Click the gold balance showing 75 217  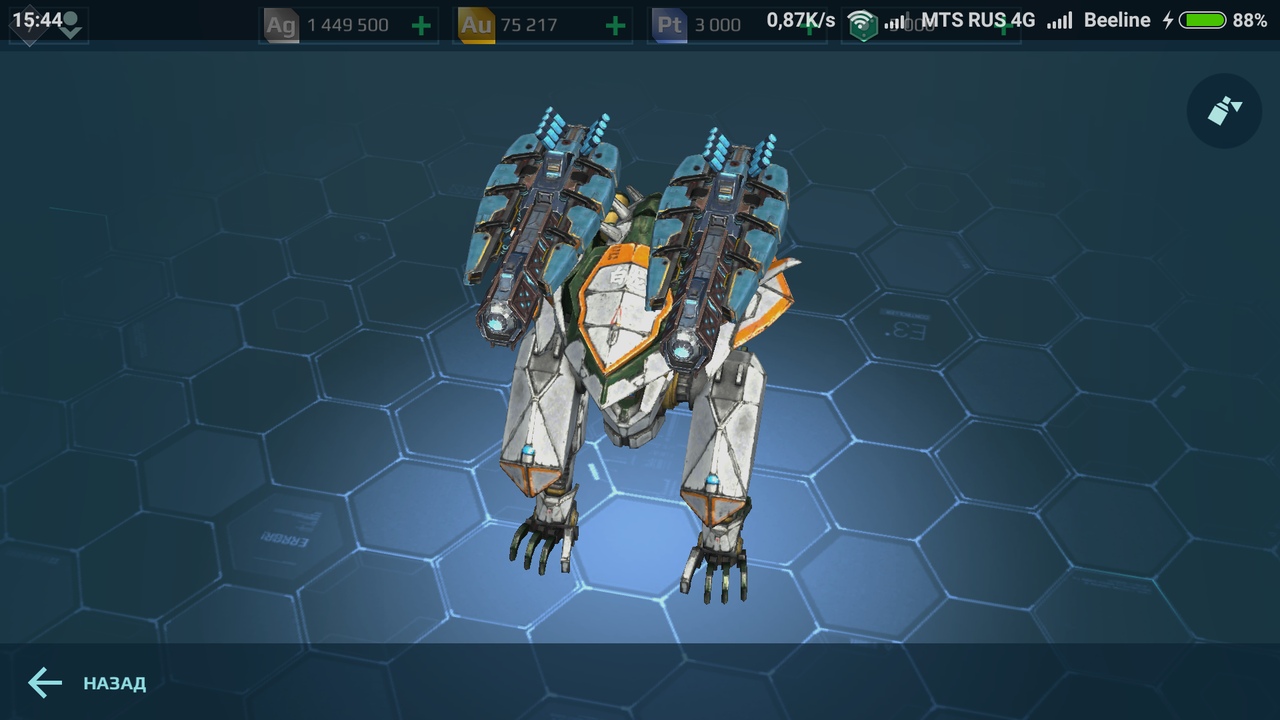[530, 24]
